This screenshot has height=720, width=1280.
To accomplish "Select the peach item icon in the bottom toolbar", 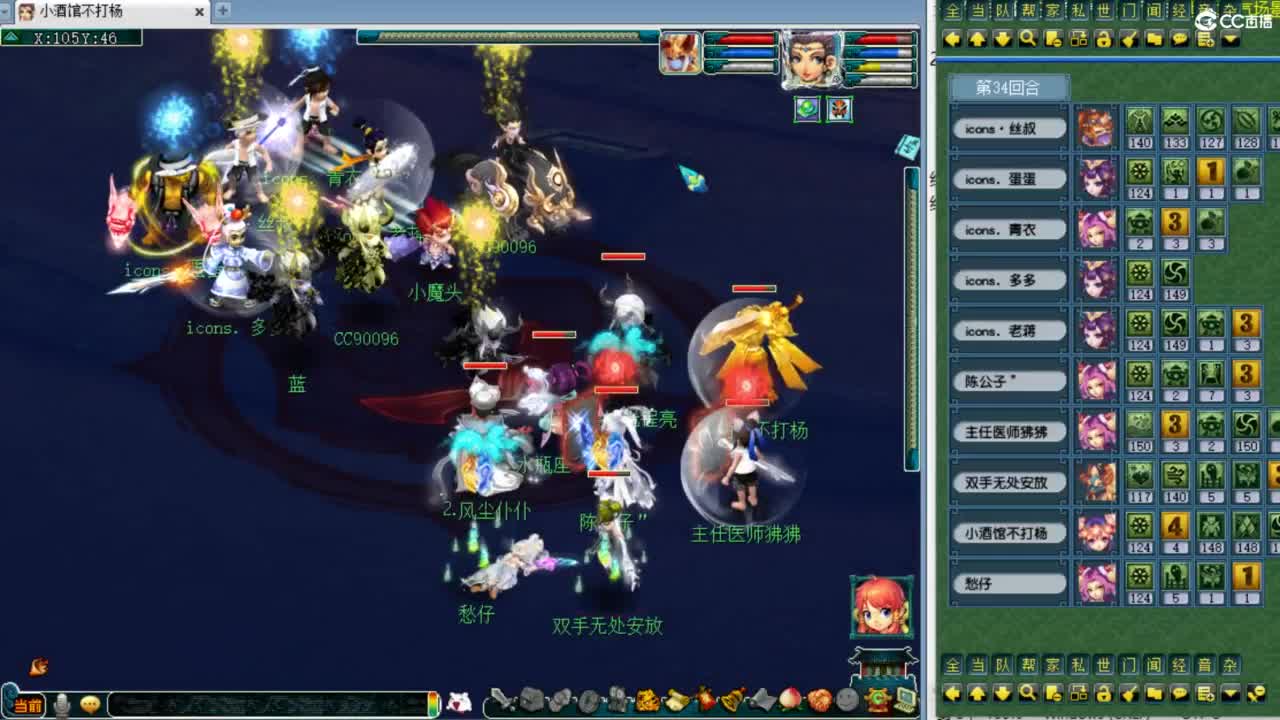I will pyautogui.click(x=788, y=699).
